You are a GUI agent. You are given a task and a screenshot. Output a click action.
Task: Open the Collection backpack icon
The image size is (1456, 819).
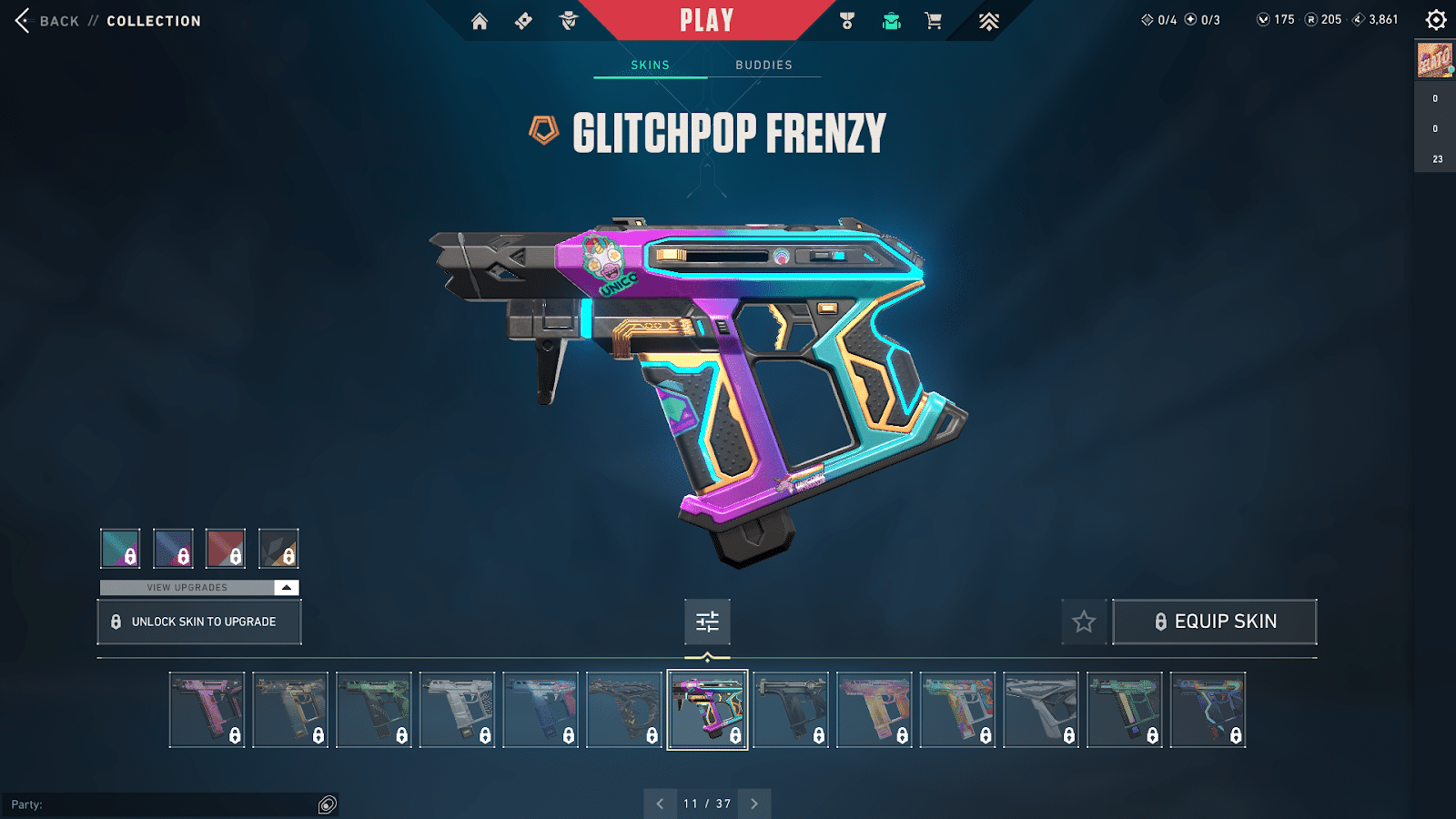pyautogui.click(x=890, y=20)
